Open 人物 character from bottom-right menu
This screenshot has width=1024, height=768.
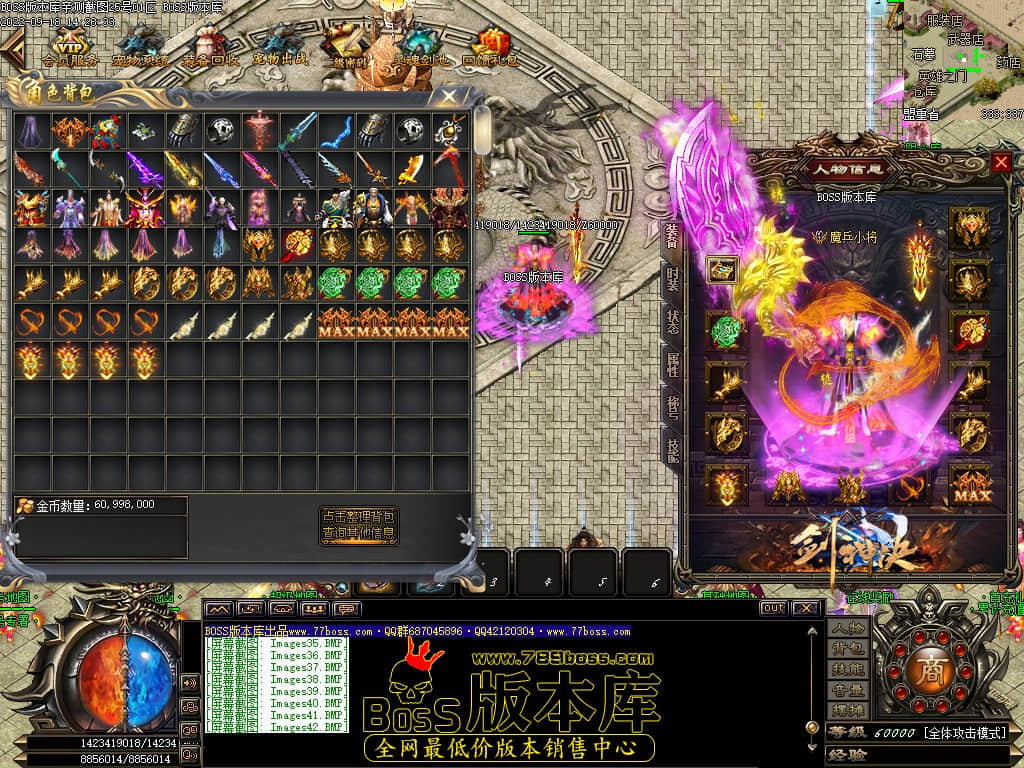click(x=846, y=628)
